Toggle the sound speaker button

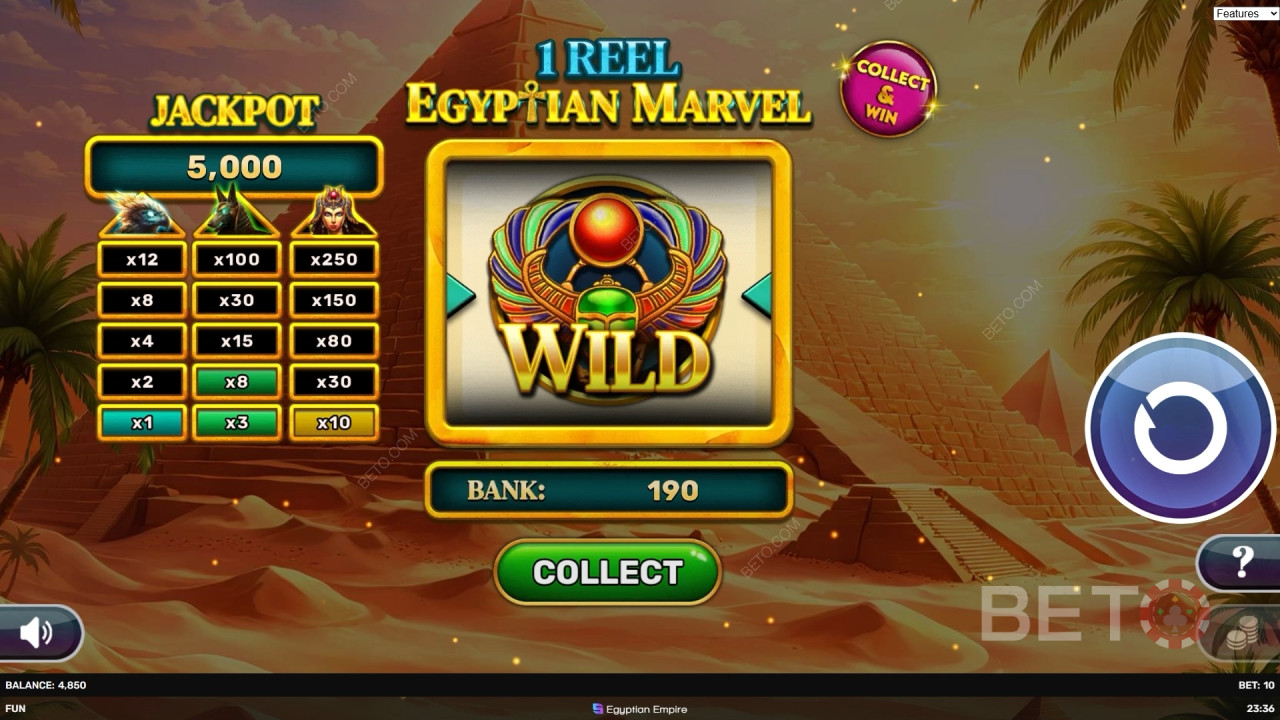tap(37, 632)
